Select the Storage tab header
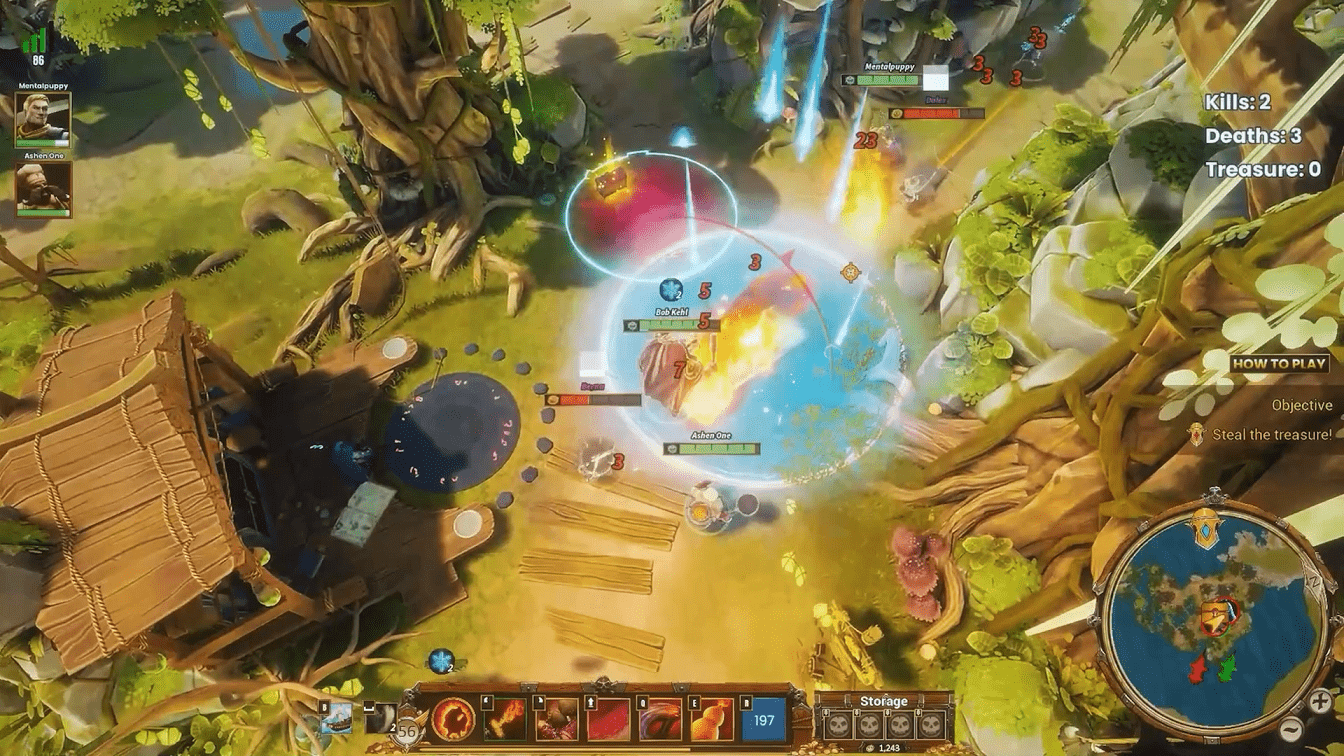Screen dimensions: 1344x756 [x=886, y=701]
